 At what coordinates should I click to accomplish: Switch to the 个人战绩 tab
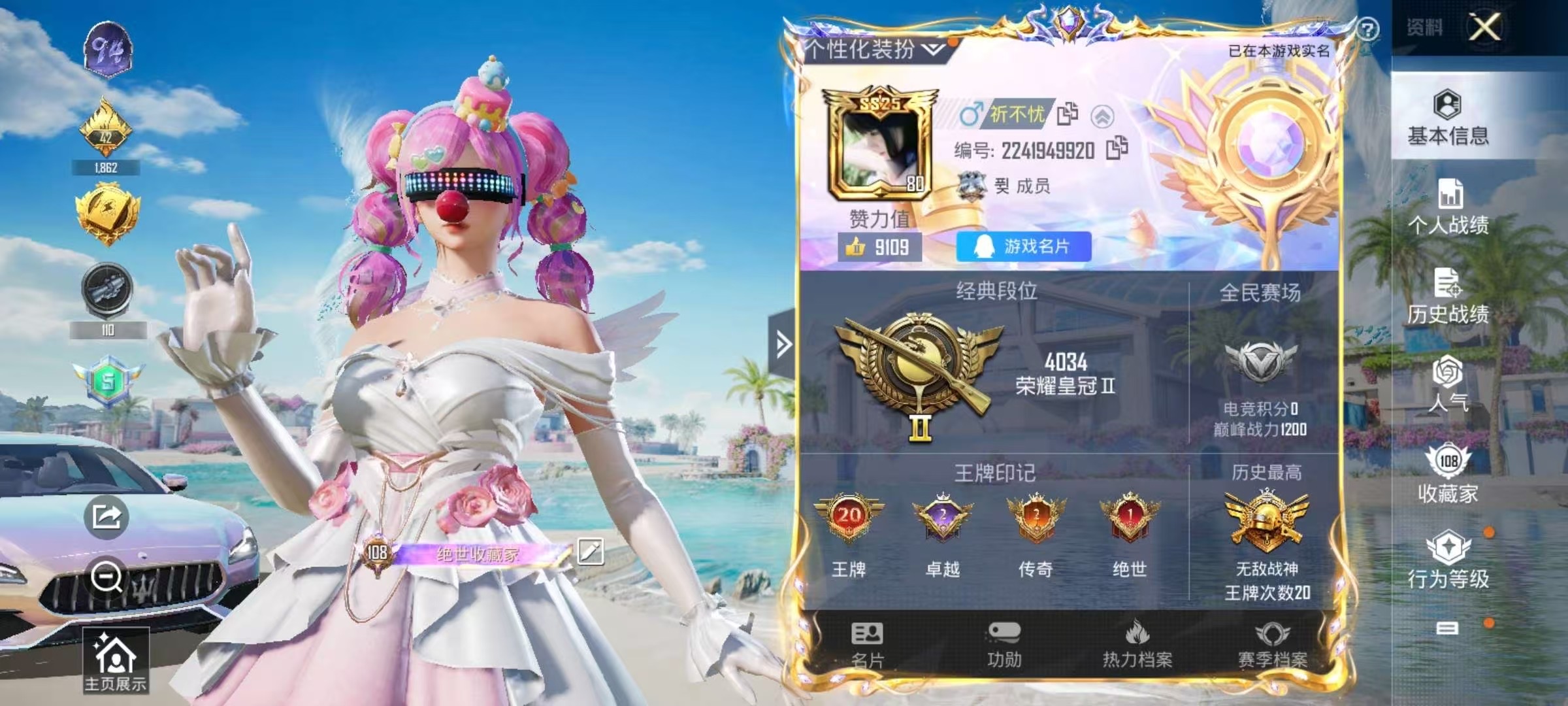[1448, 207]
